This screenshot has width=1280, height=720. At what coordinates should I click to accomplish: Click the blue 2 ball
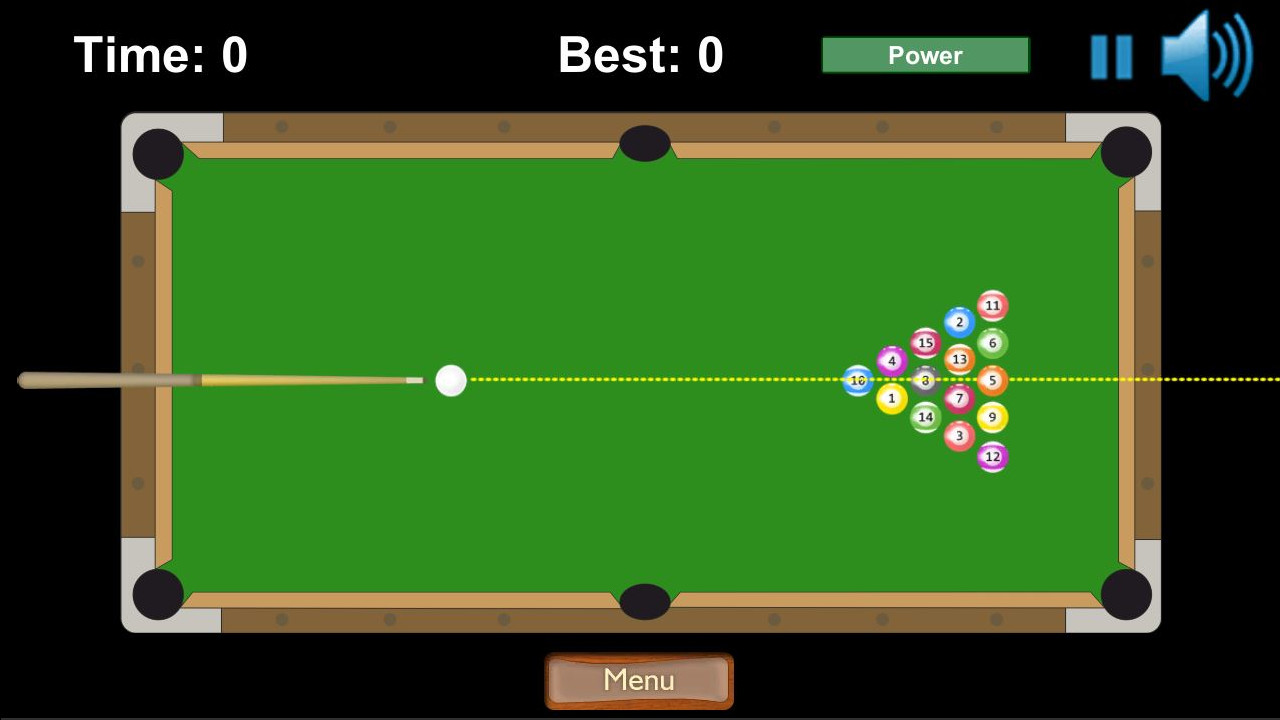[959, 322]
